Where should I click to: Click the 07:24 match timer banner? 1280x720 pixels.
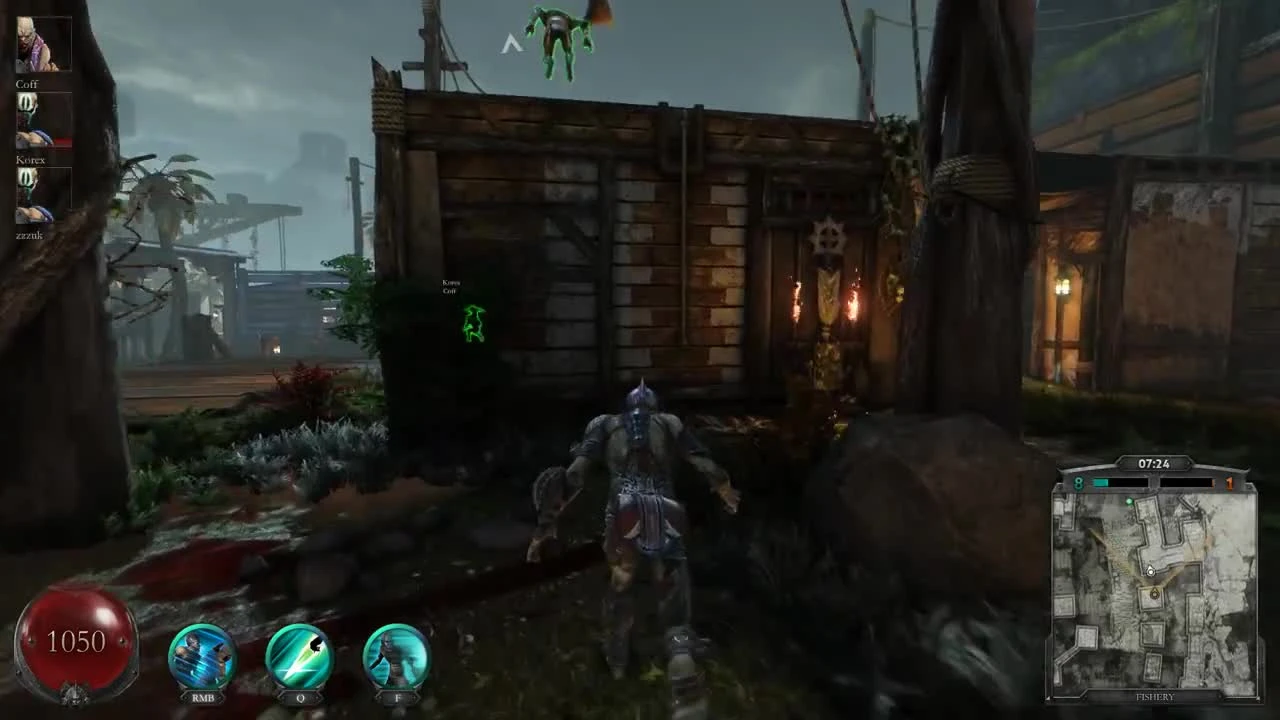click(x=1152, y=463)
